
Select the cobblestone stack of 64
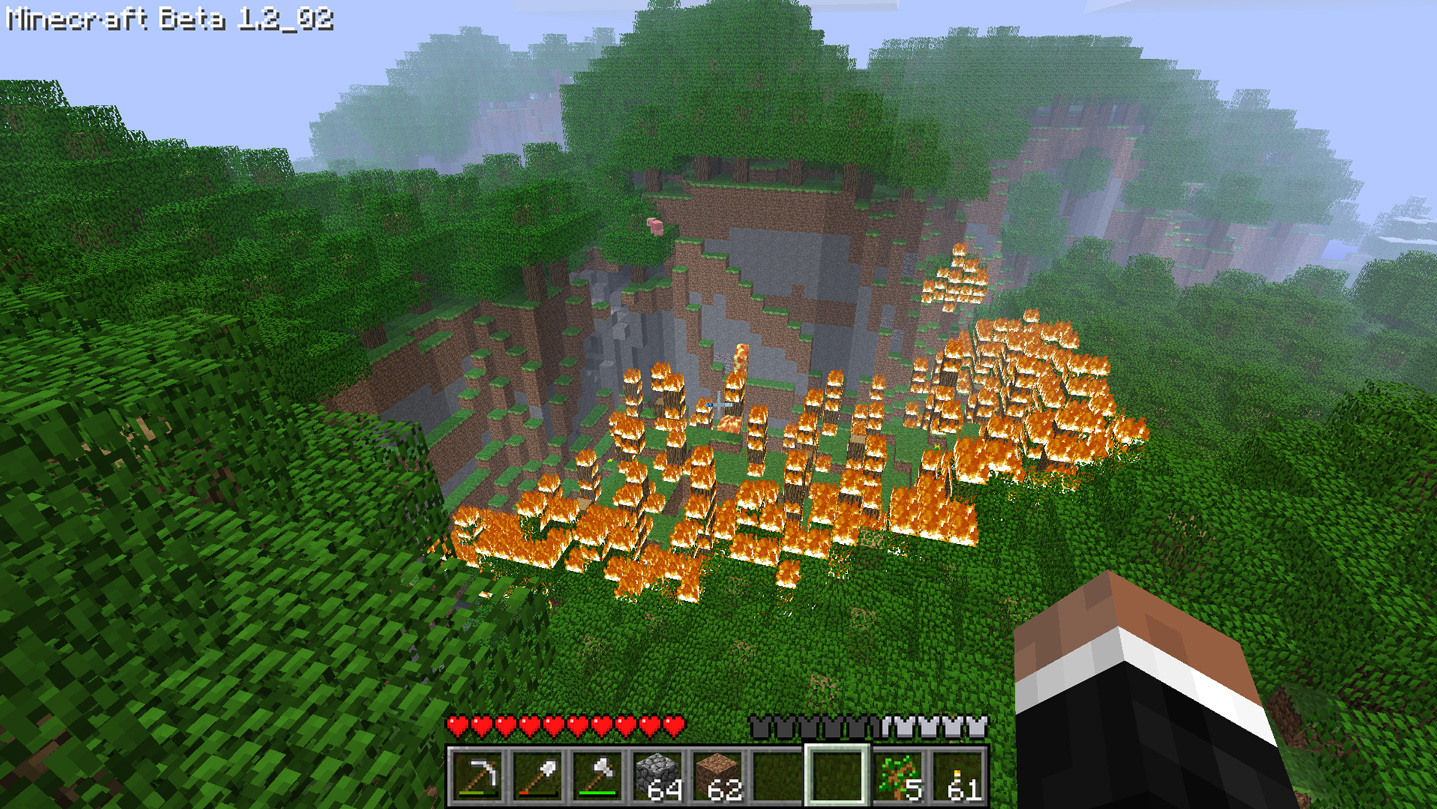(657, 776)
